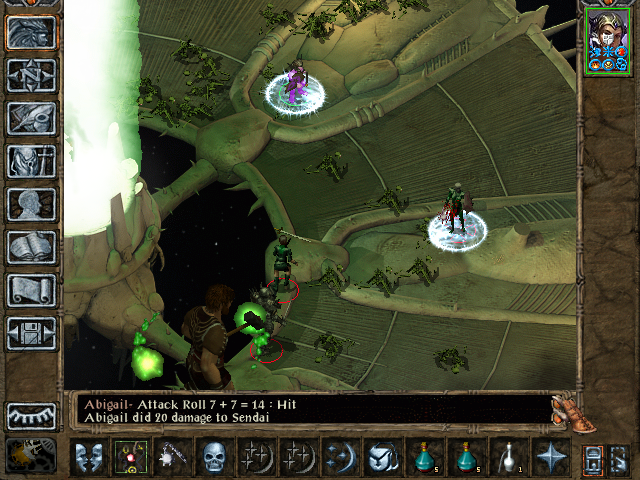This screenshot has height=480, width=640.
Task: Select the flail weapon quick slot
Action: pos(171,457)
